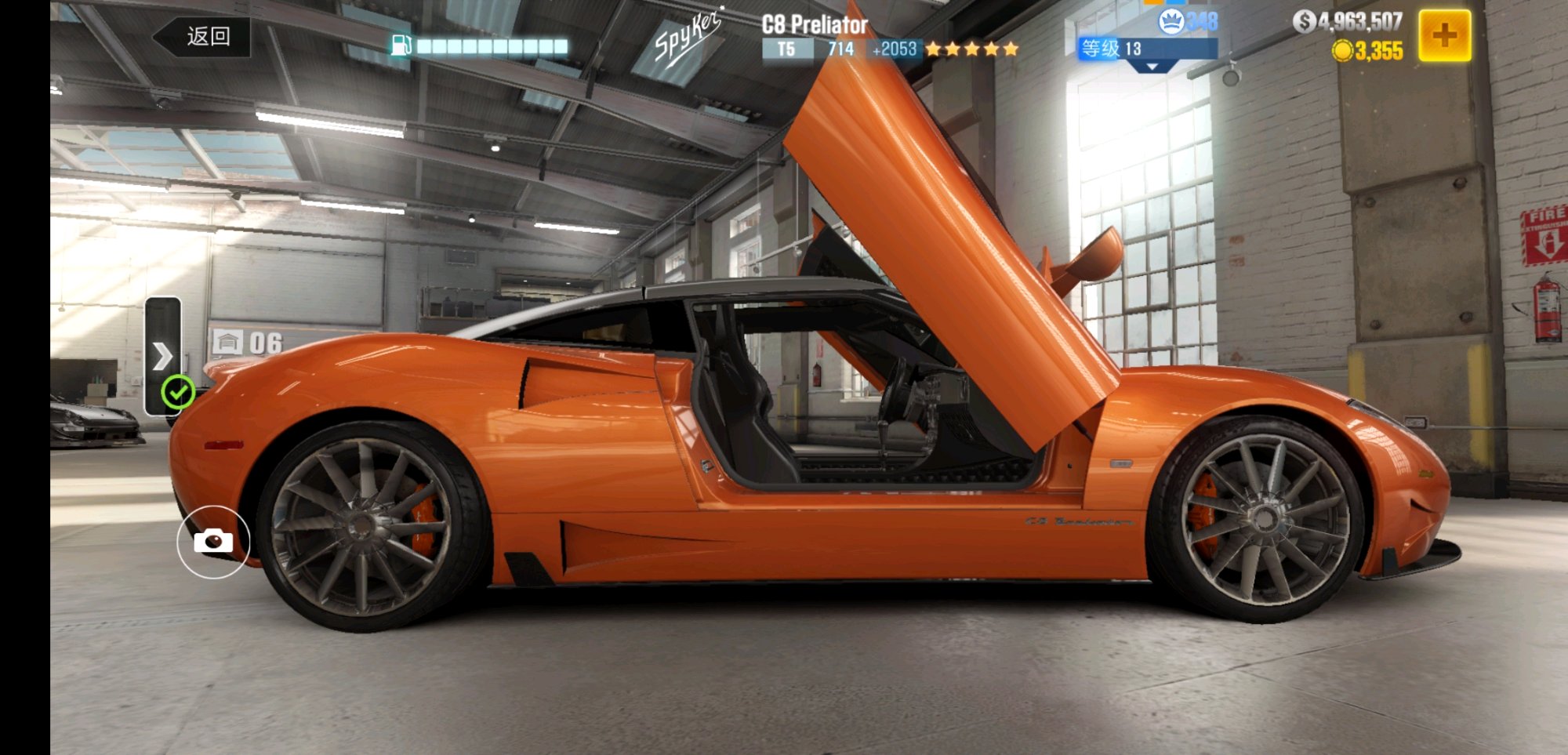Screen dimensions: 1568x755
Task: Add currency with the yellow plus button
Action: tap(1444, 35)
